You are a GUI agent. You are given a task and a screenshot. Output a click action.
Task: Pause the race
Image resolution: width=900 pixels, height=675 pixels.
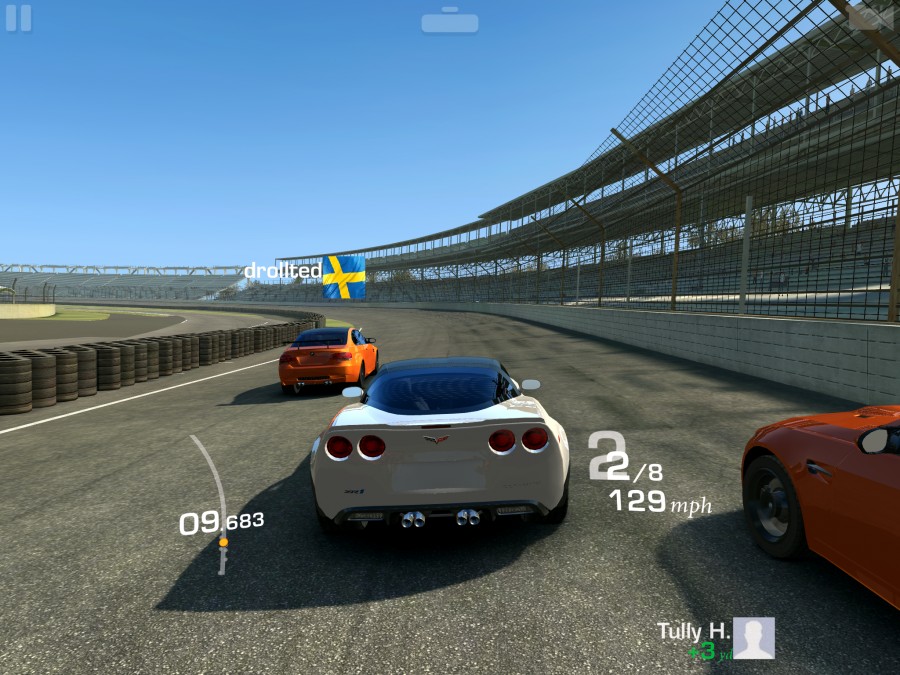[18, 18]
